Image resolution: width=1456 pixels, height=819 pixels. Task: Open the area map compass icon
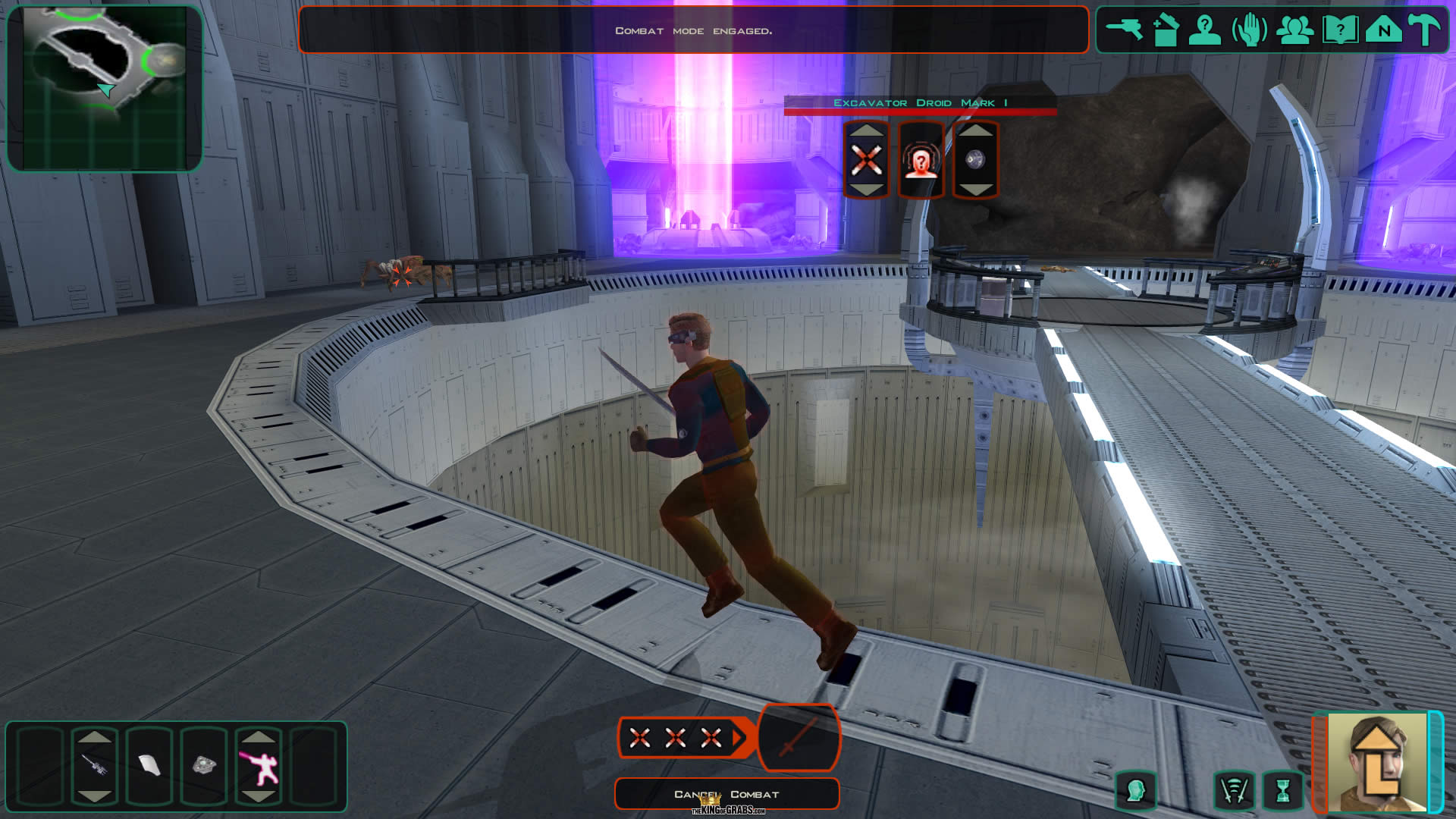coord(1383,30)
